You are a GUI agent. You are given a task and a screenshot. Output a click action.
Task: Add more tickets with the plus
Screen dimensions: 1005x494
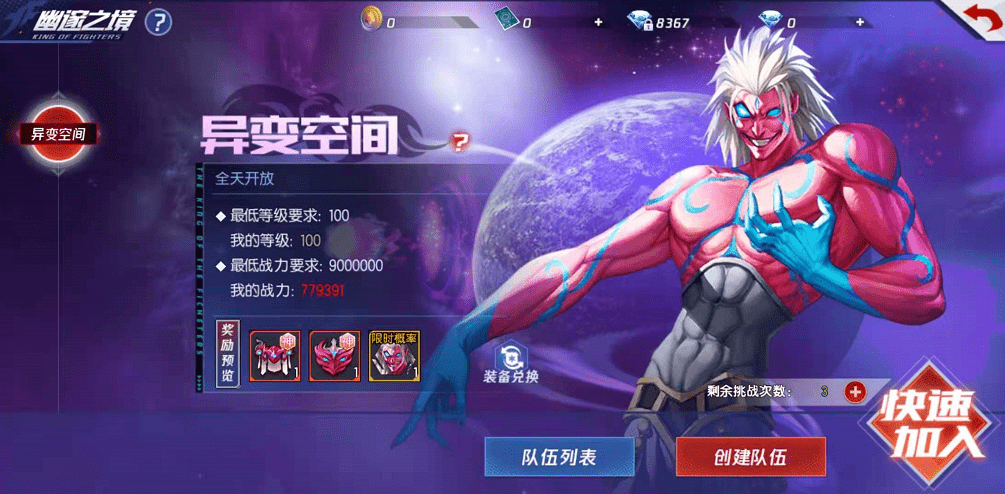tap(598, 21)
